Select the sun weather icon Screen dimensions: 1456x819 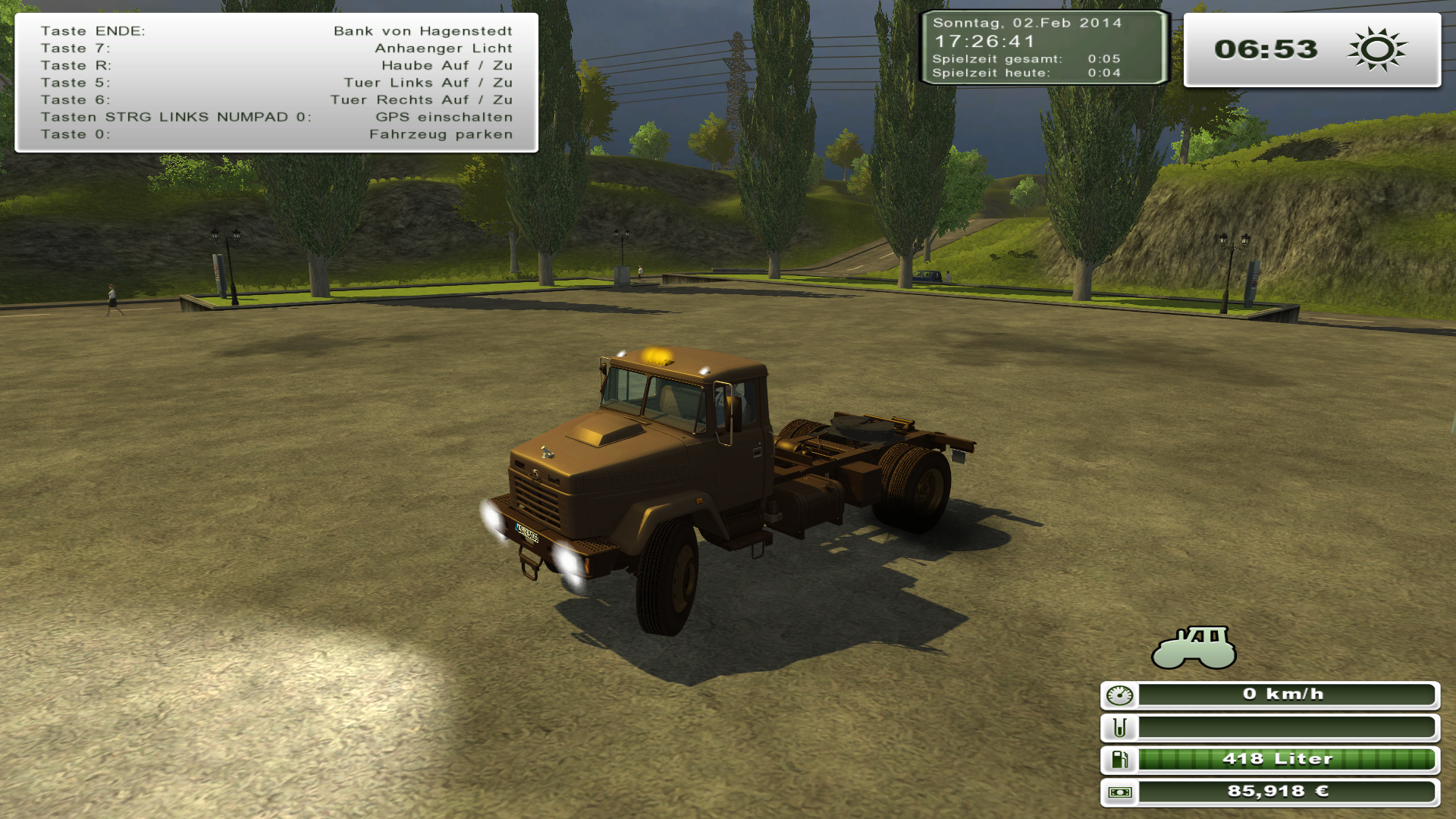coord(1376,50)
